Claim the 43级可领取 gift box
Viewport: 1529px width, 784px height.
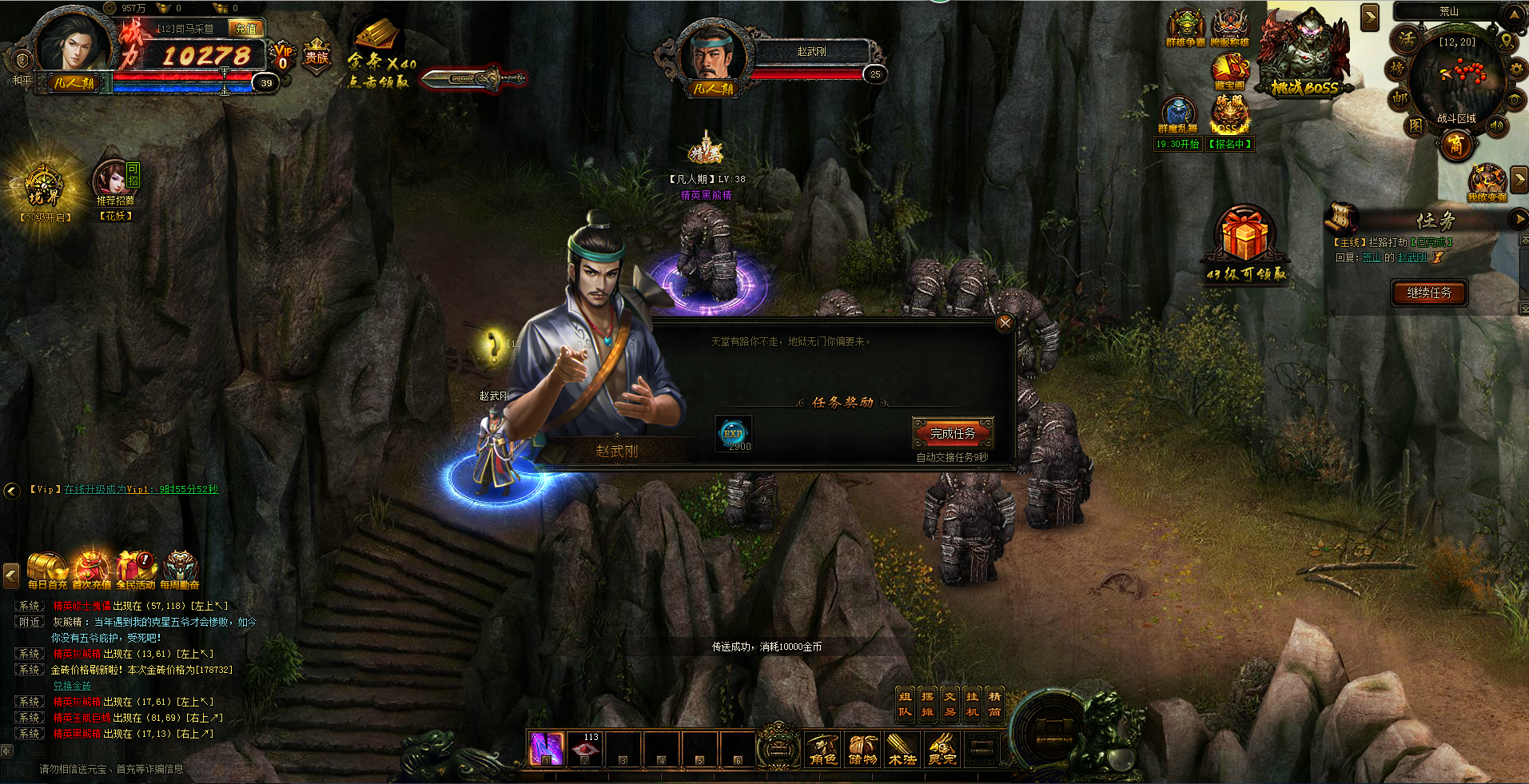1244,240
